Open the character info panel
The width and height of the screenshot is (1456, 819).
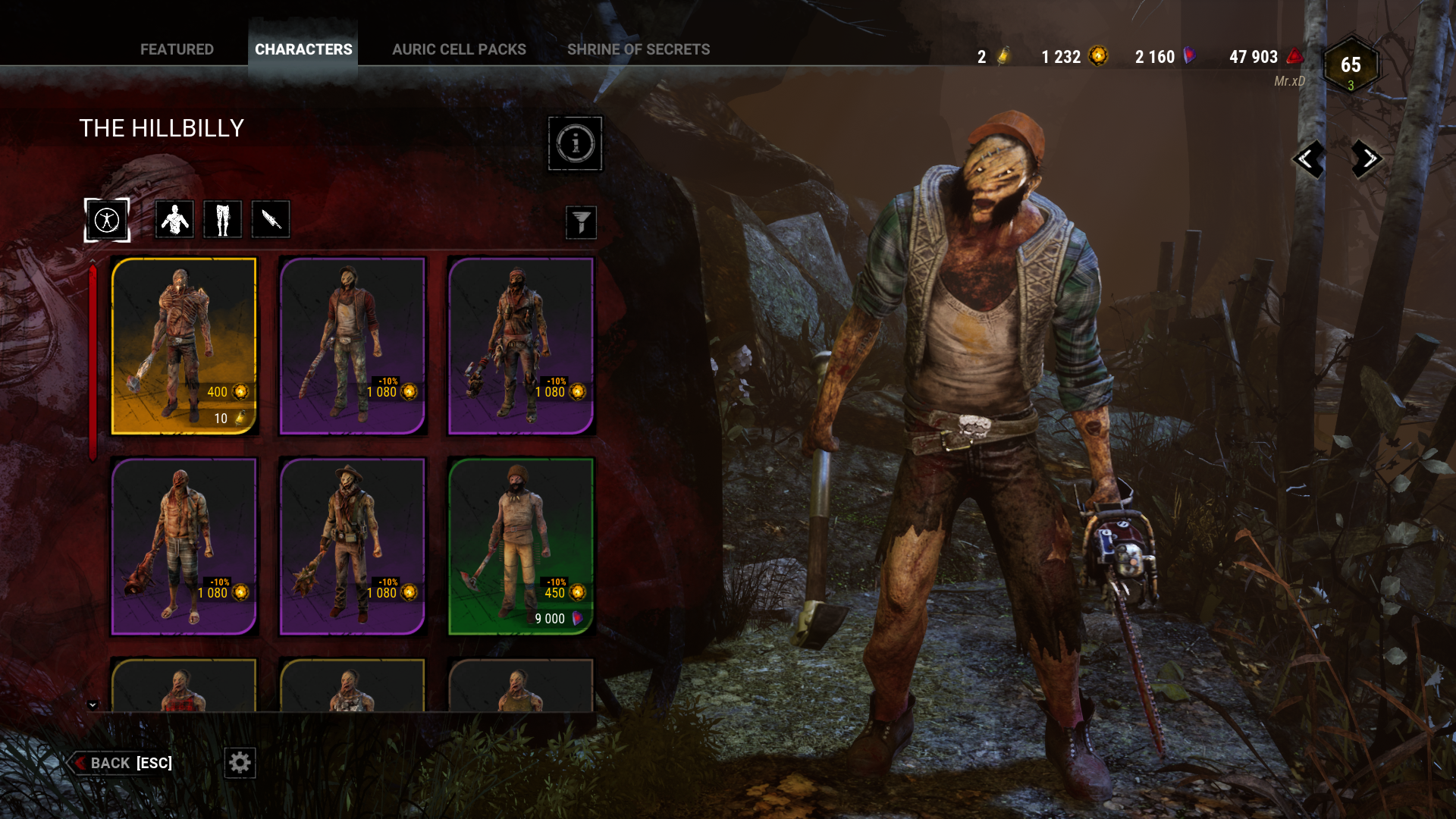(575, 143)
